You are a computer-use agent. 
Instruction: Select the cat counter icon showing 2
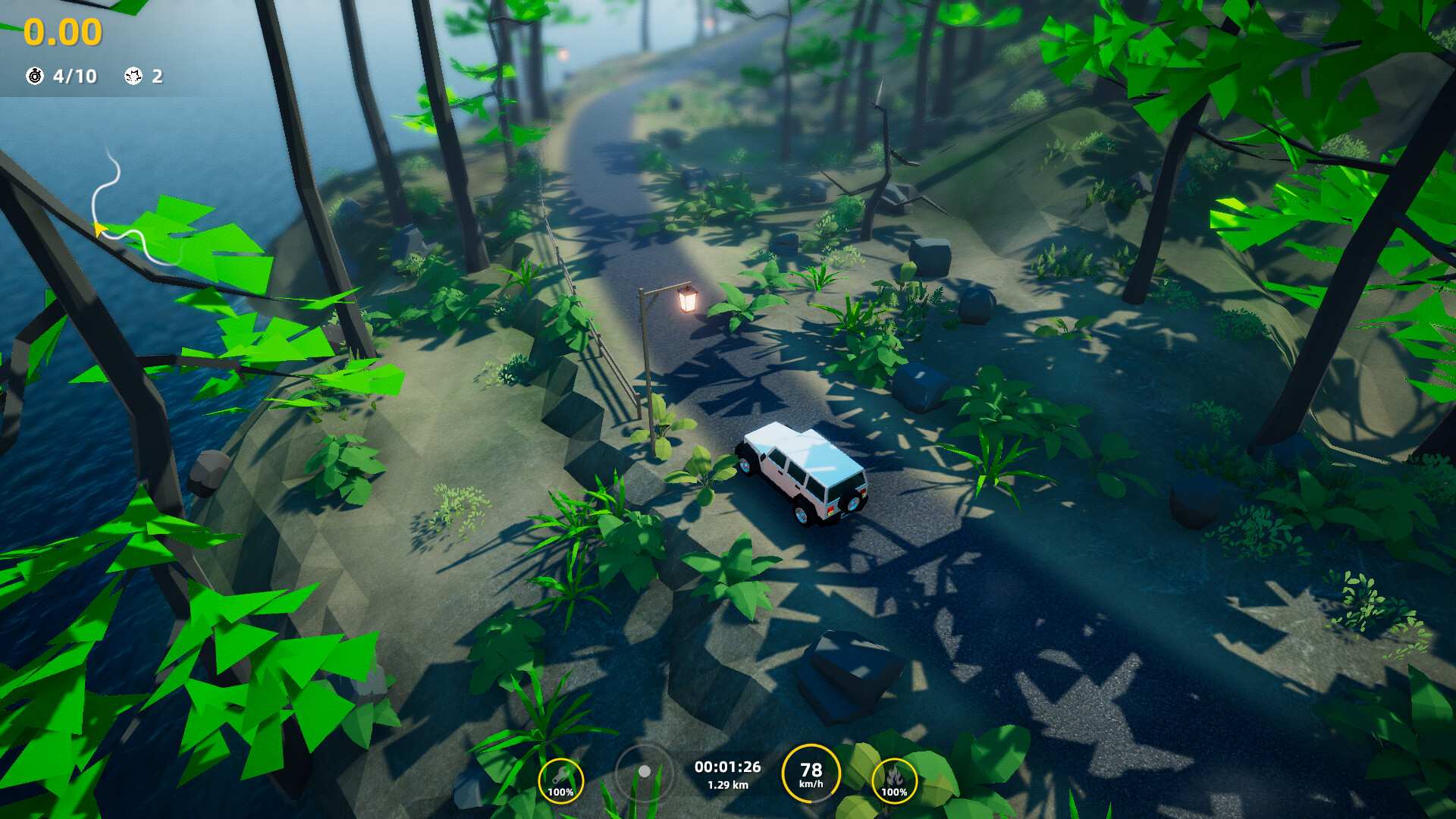click(132, 76)
